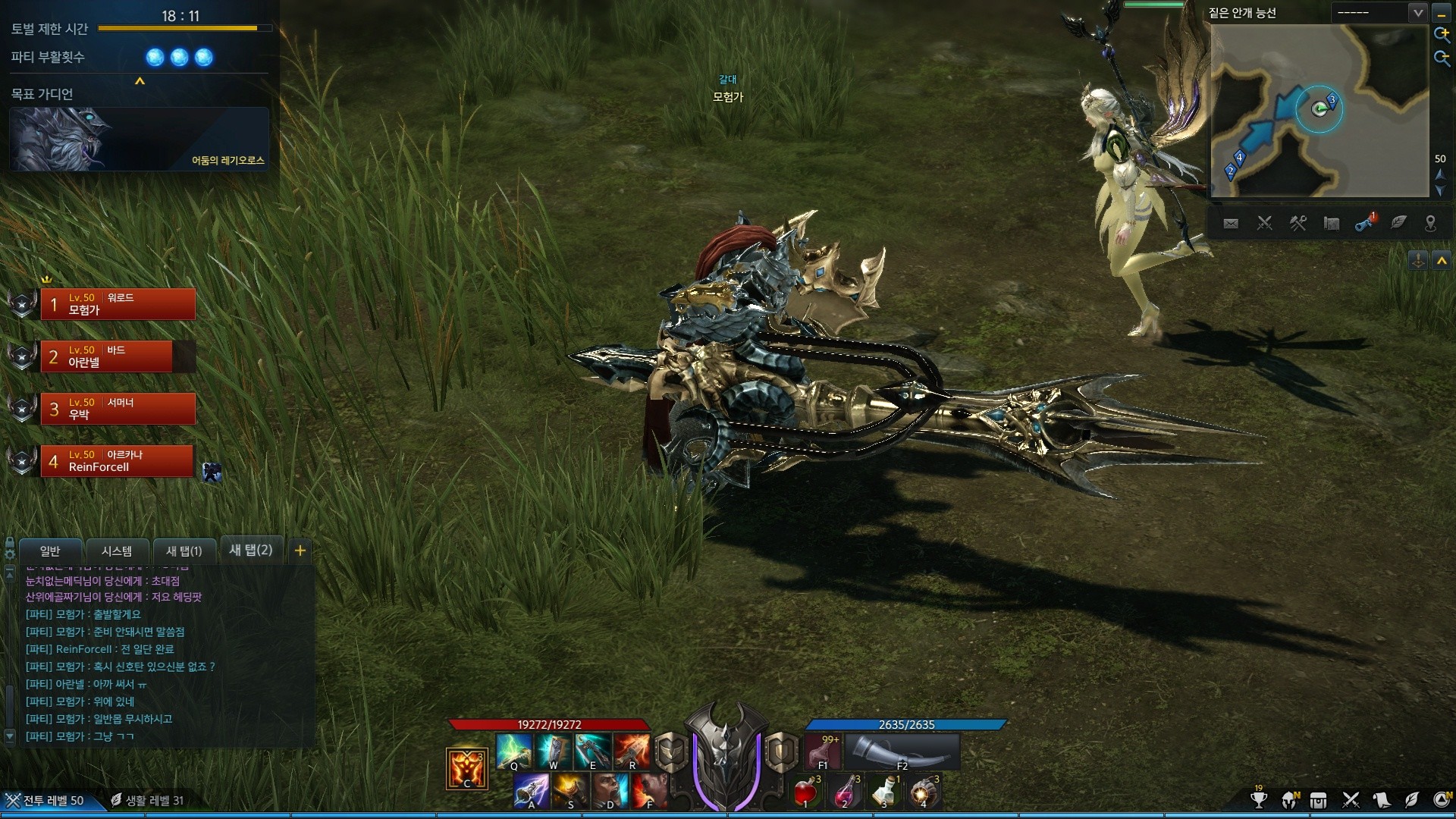Open the 일반 chat tab
Image resolution: width=1456 pixels, height=819 pixels.
[x=50, y=551]
